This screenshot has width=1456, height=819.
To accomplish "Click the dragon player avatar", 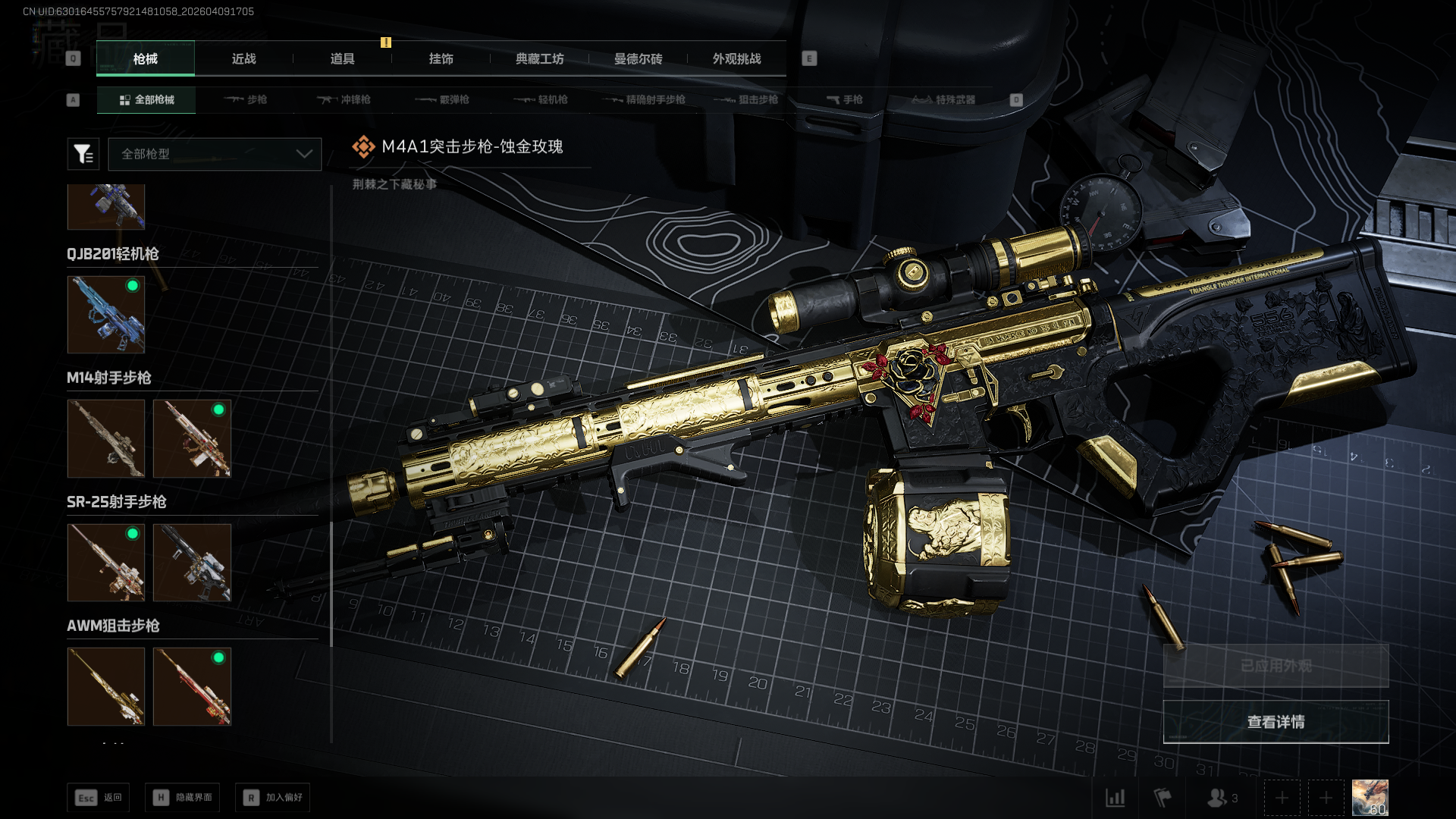I will click(1370, 798).
